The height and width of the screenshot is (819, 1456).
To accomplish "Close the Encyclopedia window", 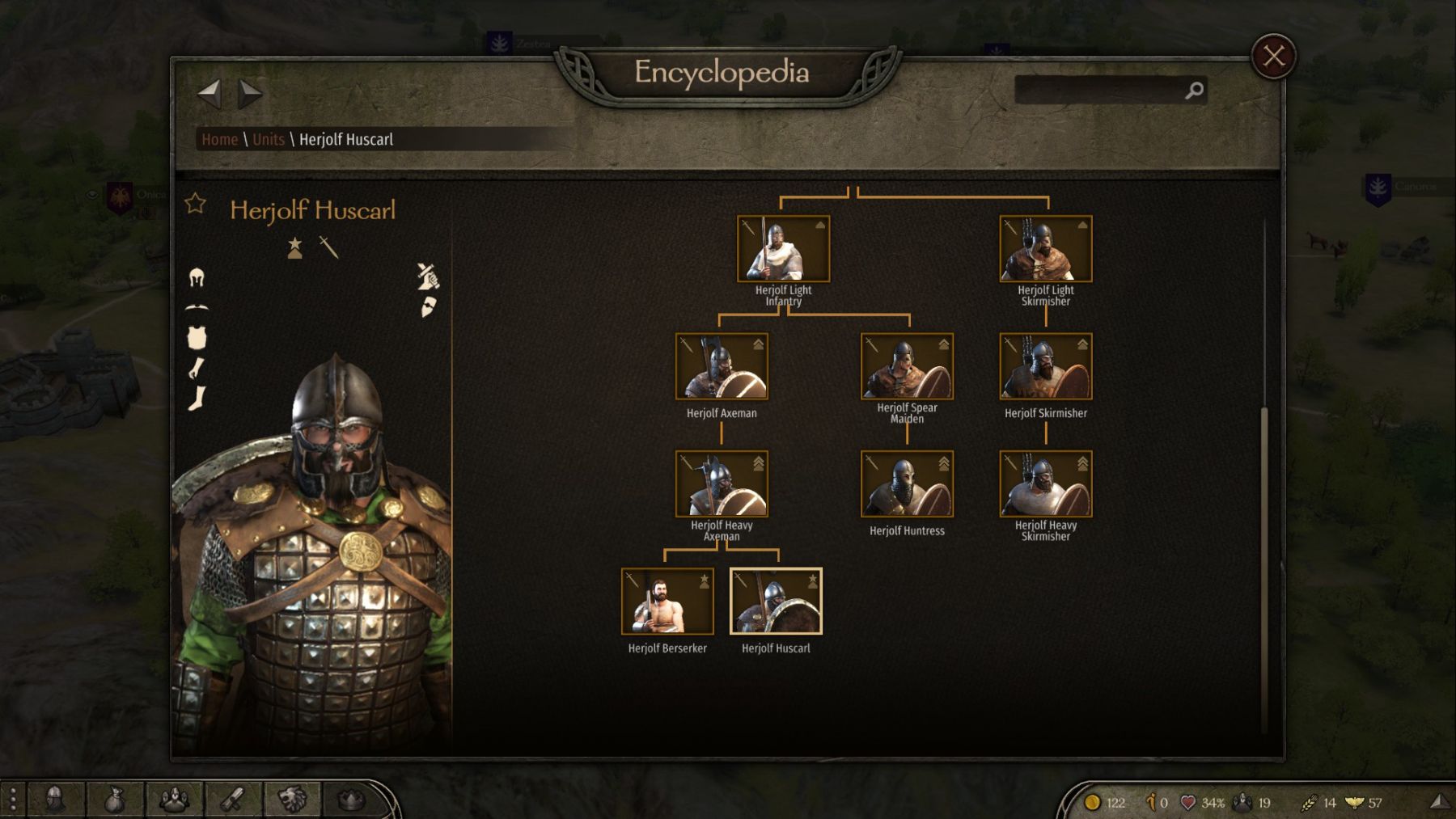I will point(1273,56).
